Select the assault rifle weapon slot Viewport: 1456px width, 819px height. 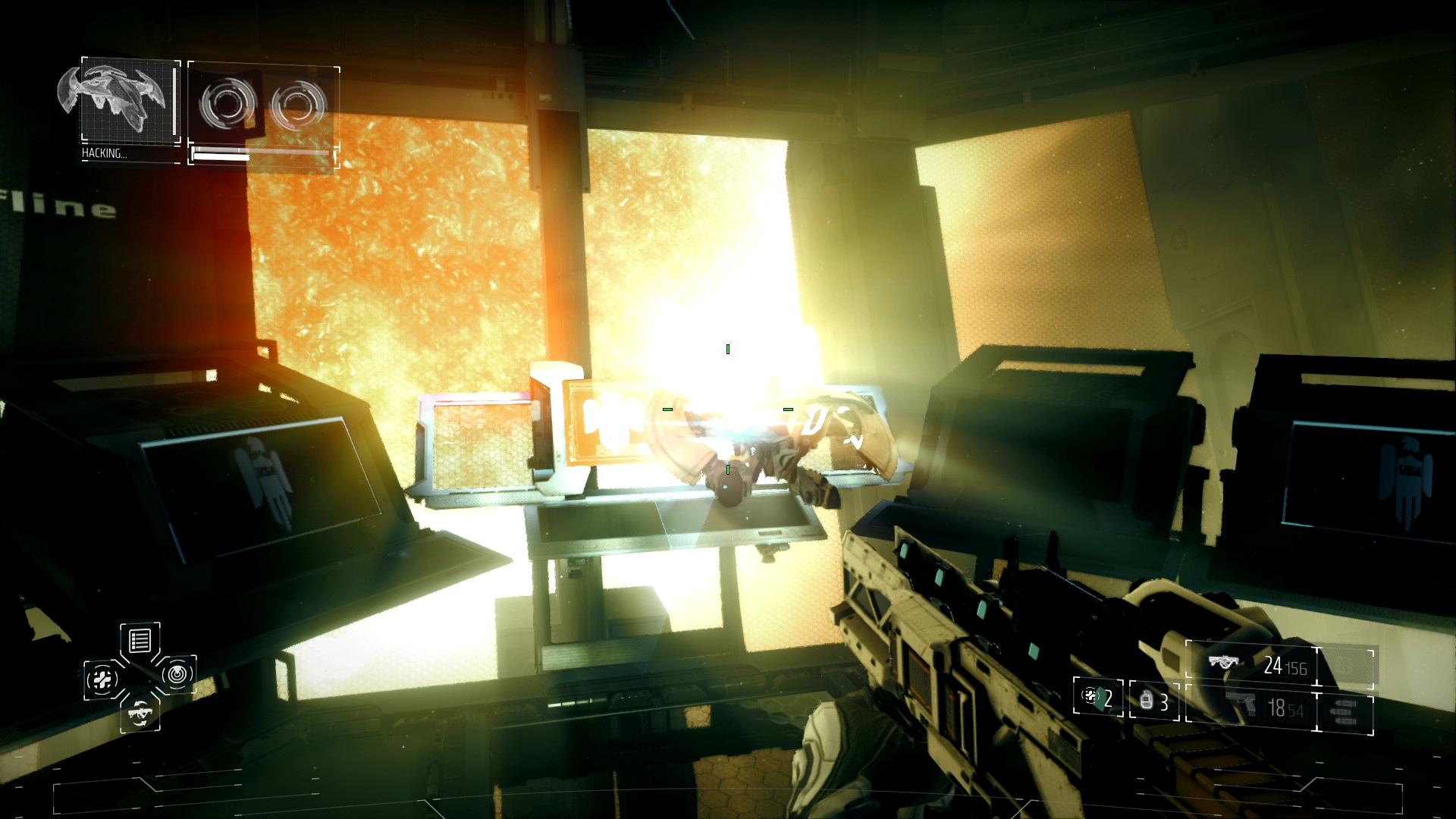[1253, 667]
